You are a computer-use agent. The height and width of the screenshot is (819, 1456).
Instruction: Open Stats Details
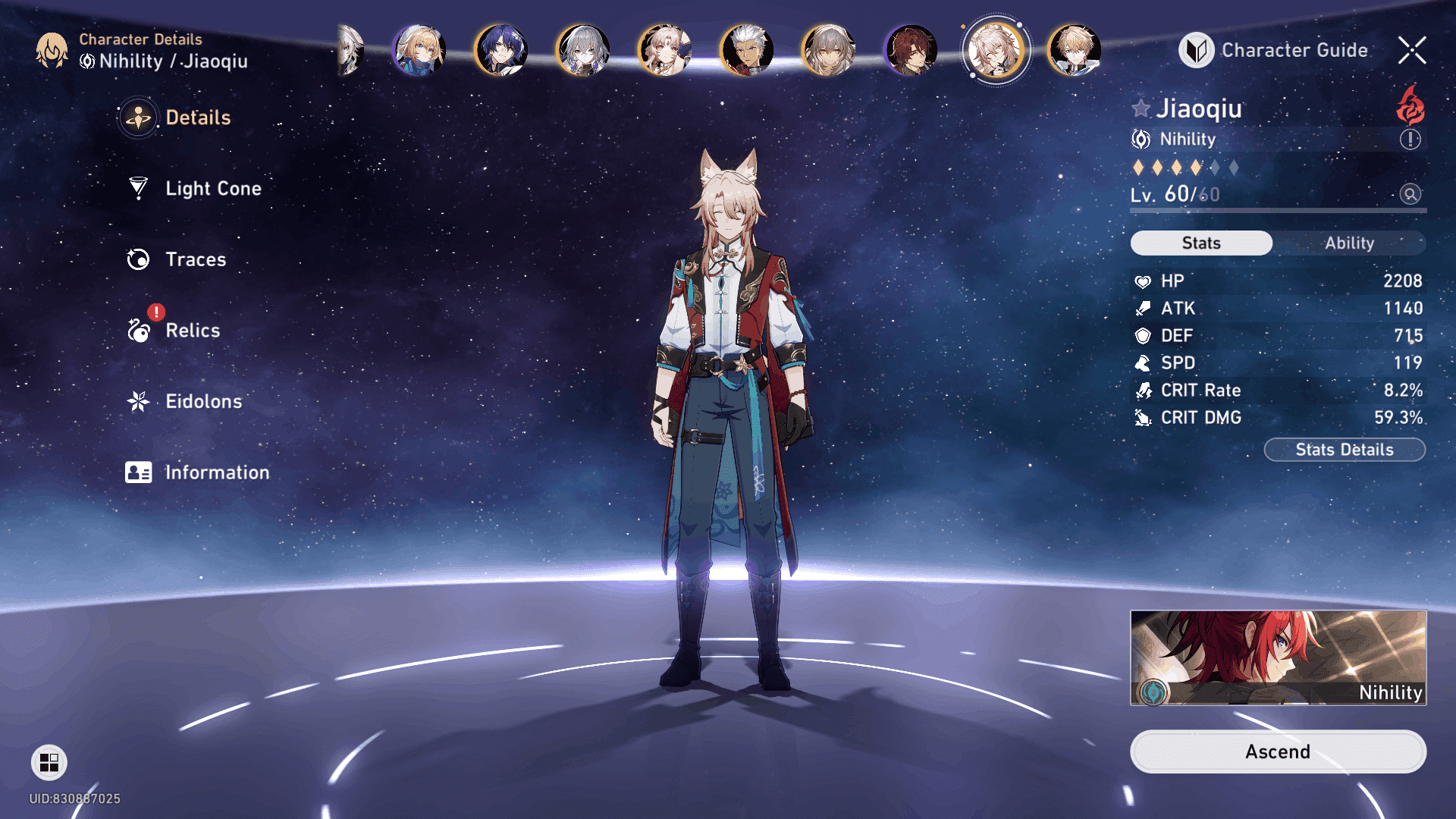pos(1344,450)
